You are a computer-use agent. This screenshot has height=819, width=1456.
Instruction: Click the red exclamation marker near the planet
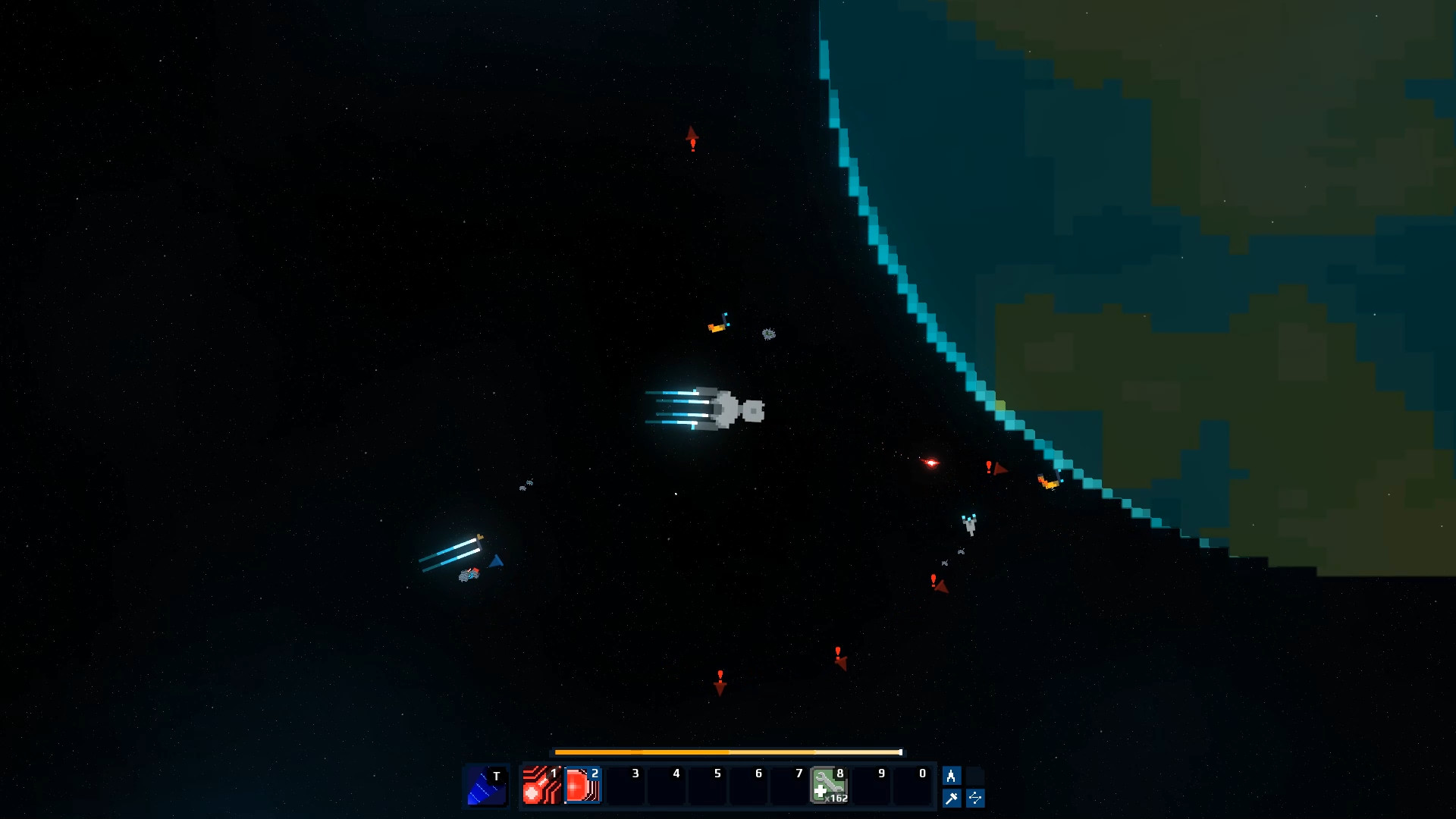(x=988, y=468)
